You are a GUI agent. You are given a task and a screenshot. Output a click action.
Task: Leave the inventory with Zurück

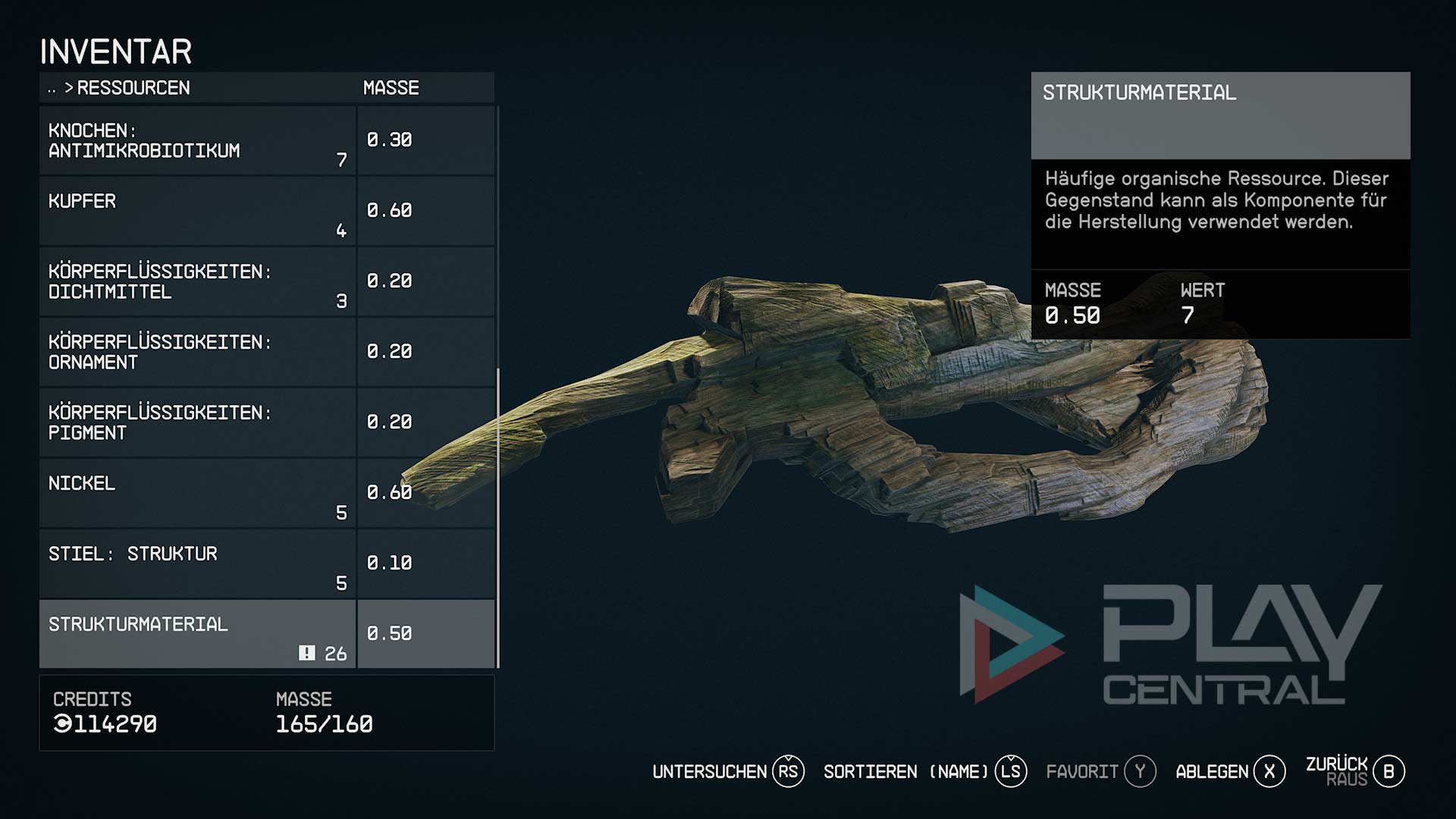(x=1355, y=771)
